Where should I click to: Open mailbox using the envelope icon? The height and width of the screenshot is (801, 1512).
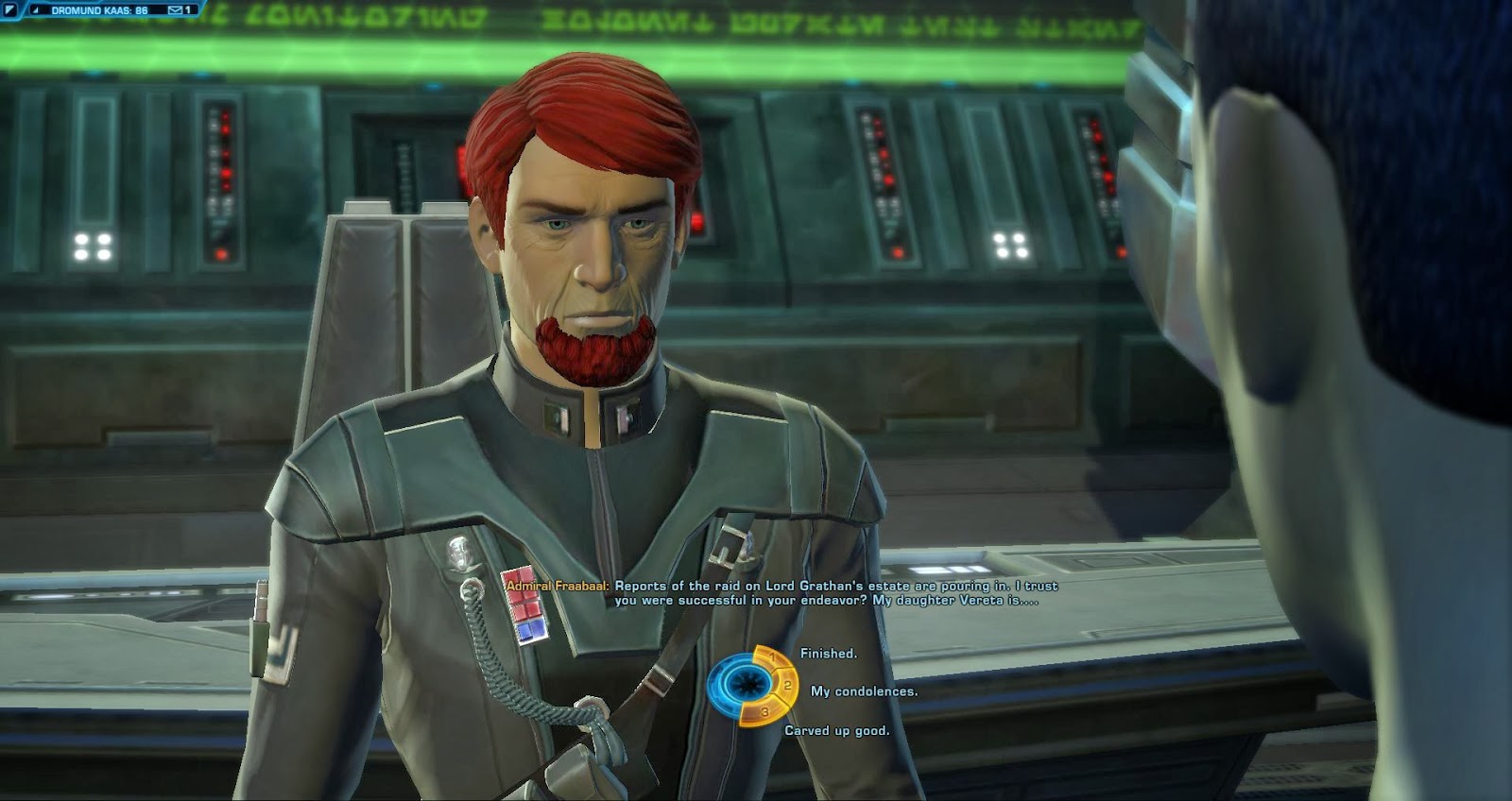[x=173, y=9]
